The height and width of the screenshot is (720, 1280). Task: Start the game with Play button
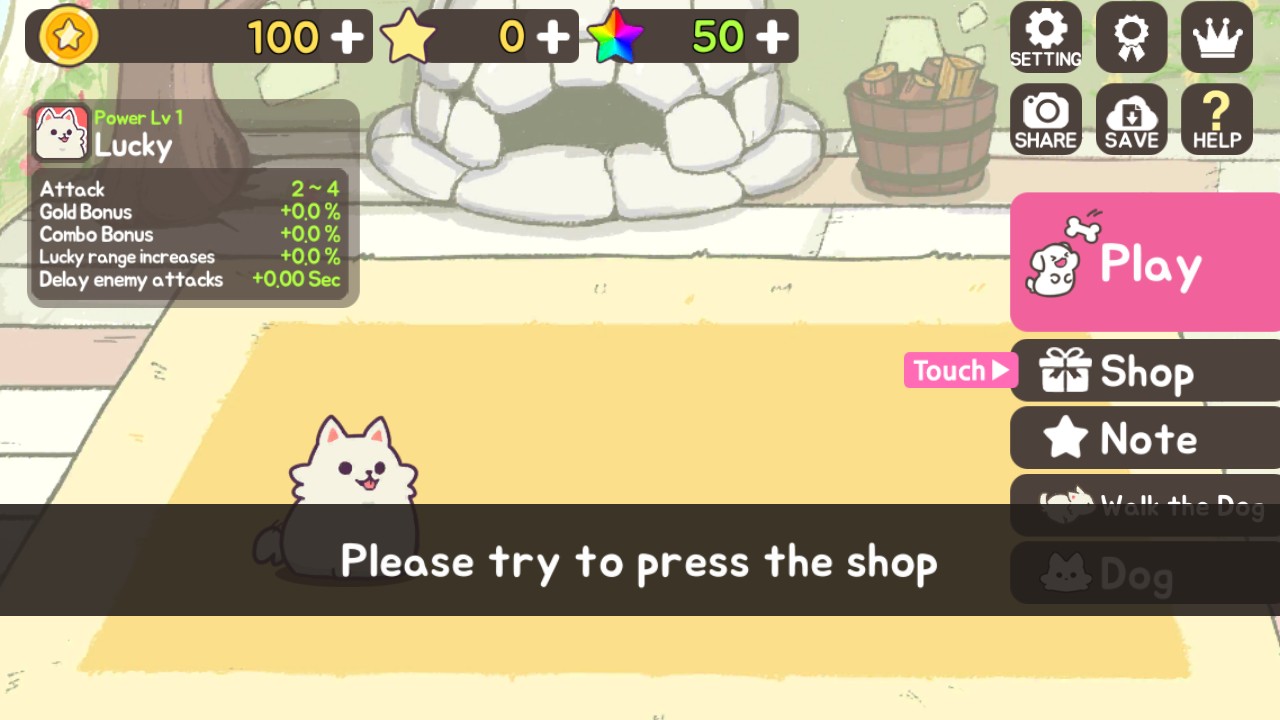point(1144,262)
